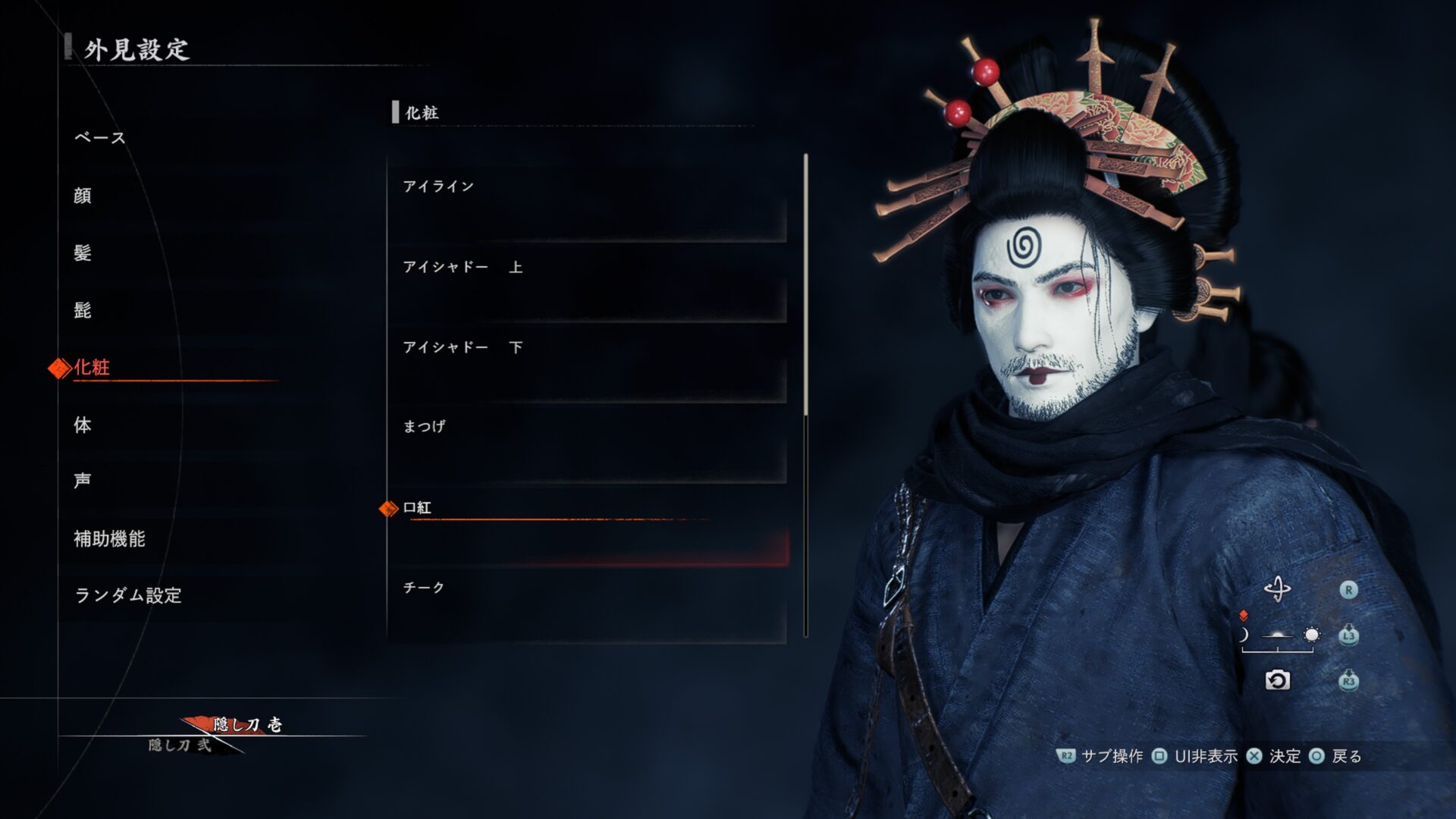This screenshot has height=819, width=1456.
Task: Open the 体 body category
Action: coord(83,425)
